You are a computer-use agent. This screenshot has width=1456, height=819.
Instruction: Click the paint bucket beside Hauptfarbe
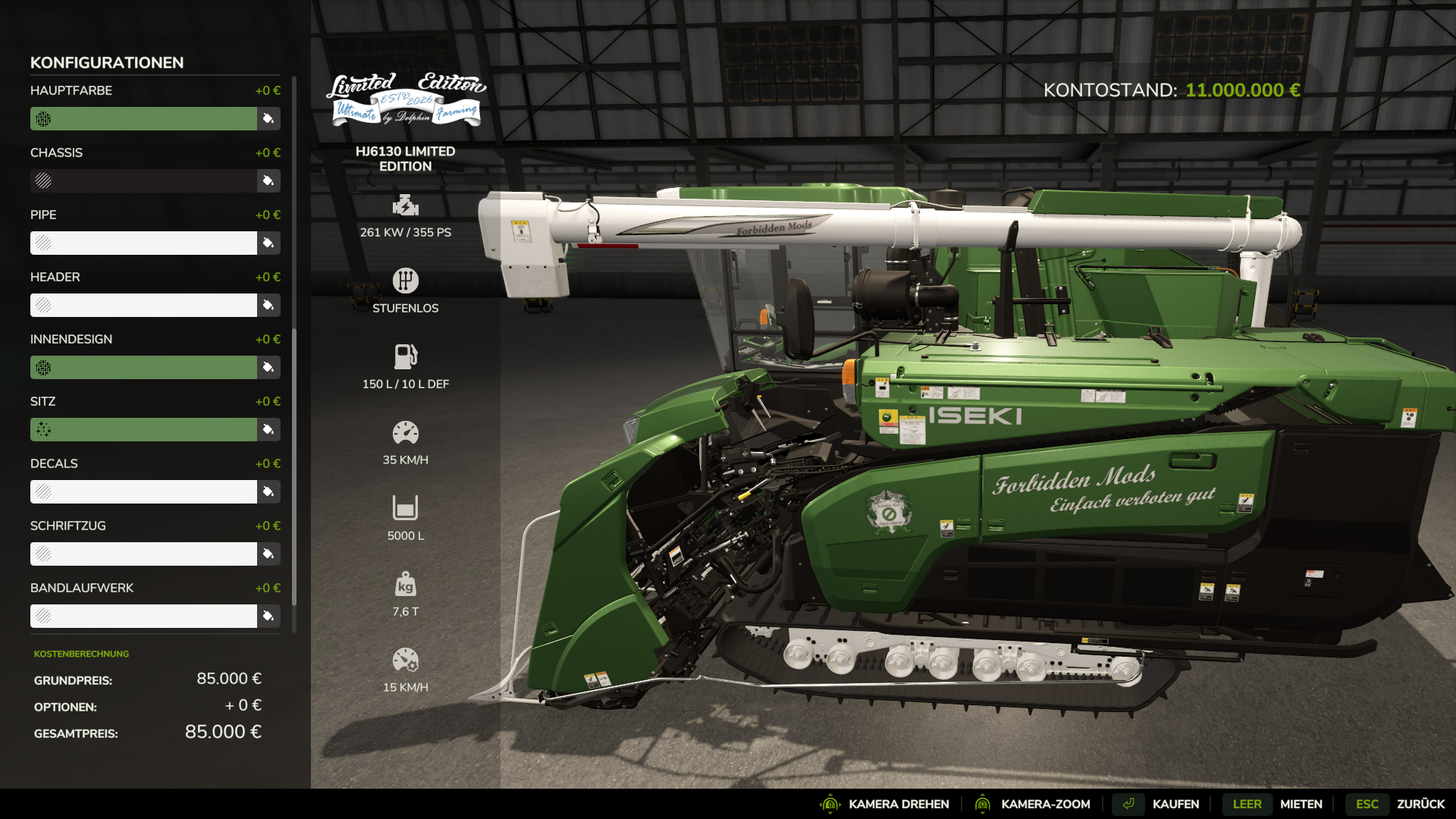tap(268, 118)
